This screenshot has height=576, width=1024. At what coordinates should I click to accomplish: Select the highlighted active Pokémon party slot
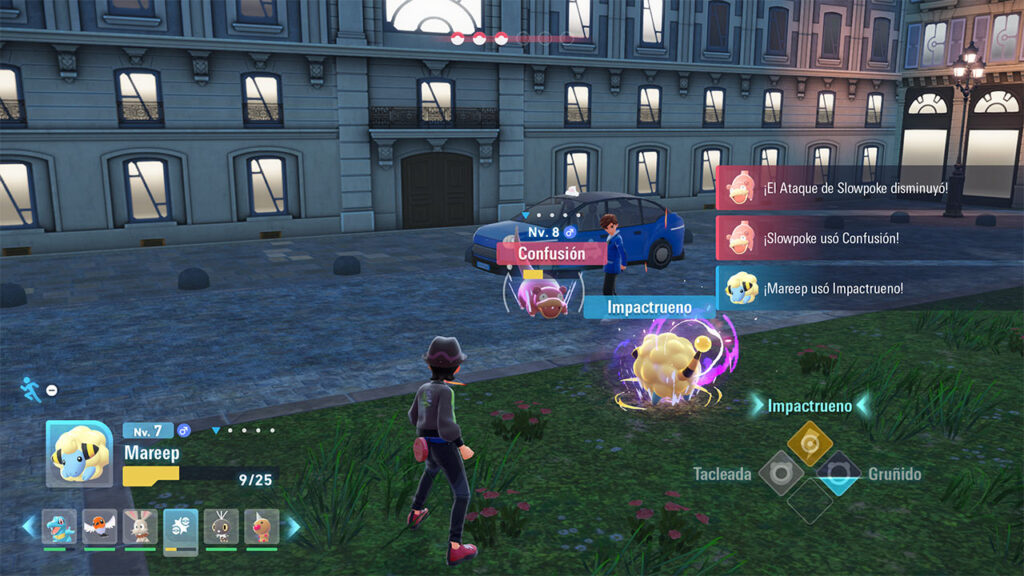click(x=181, y=528)
